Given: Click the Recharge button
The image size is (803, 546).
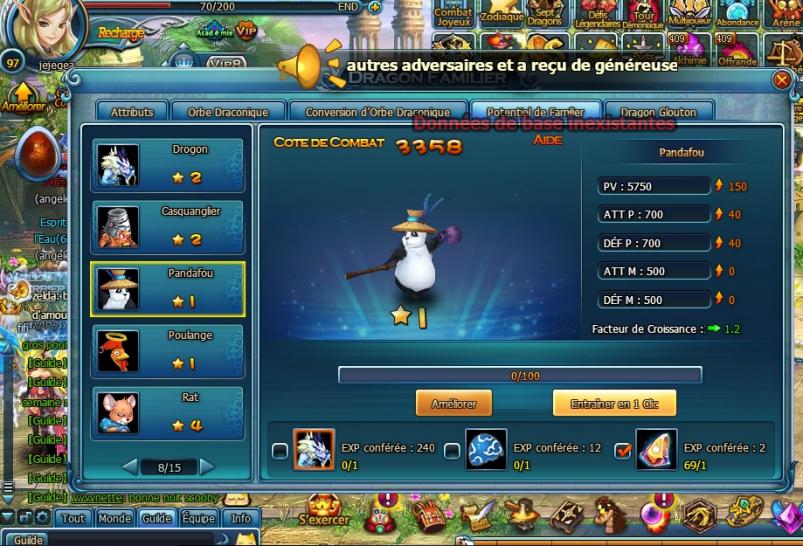Looking at the screenshot, I should click(120, 33).
